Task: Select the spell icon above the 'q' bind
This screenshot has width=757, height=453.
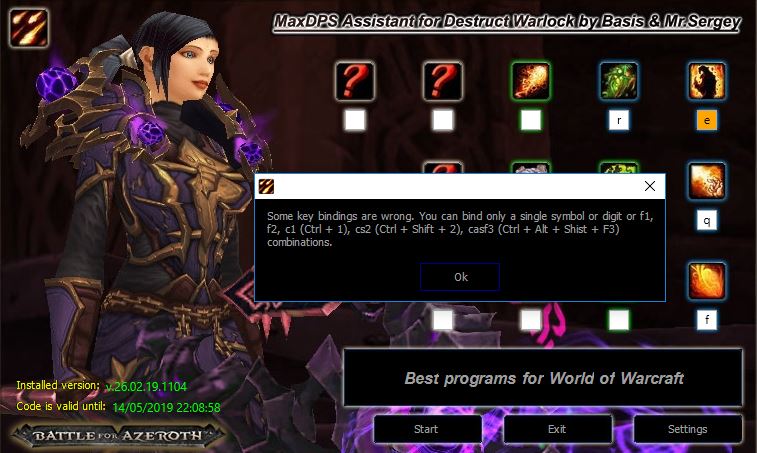Action: 707,181
